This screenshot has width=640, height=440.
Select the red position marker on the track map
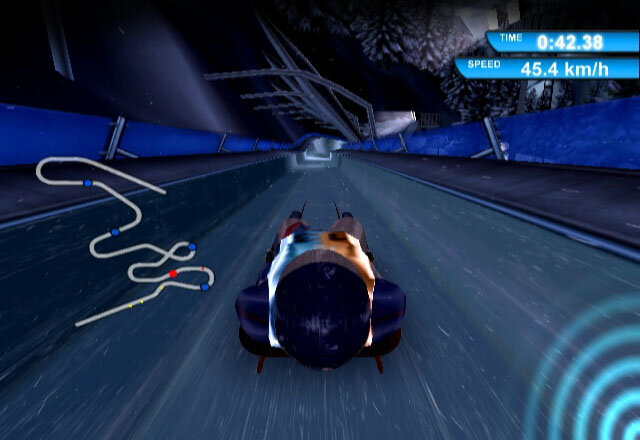pos(173,272)
